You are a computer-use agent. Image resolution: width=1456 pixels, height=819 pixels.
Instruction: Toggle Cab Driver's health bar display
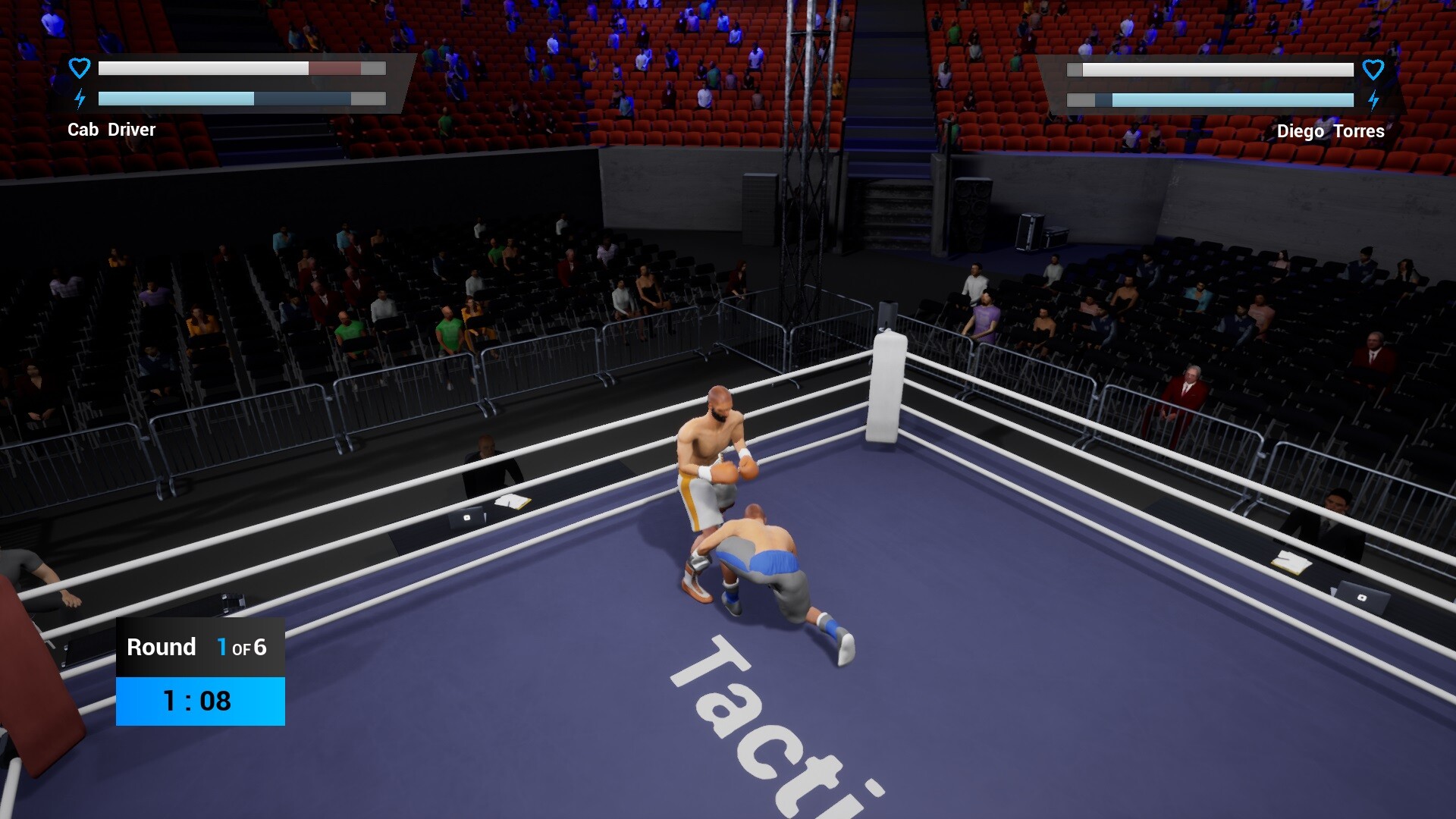click(243, 68)
